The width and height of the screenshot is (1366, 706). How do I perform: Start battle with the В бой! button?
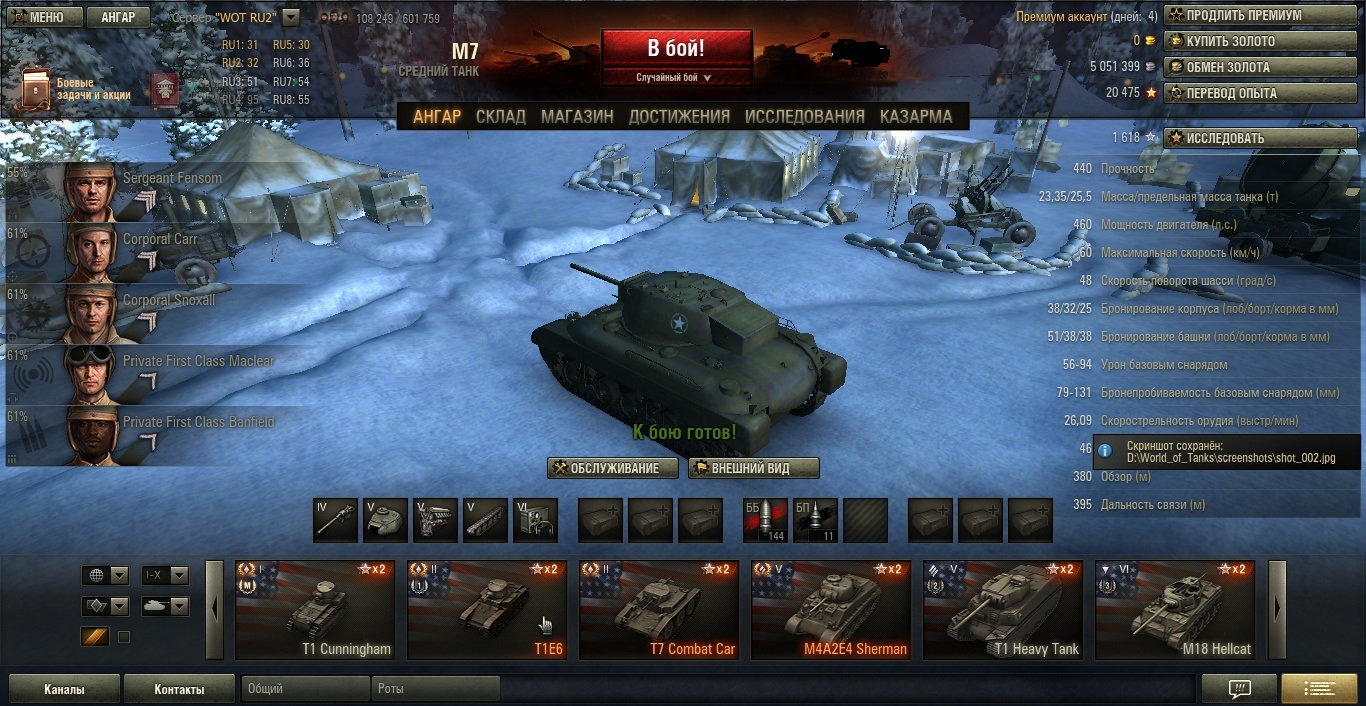(x=676, y=48)
